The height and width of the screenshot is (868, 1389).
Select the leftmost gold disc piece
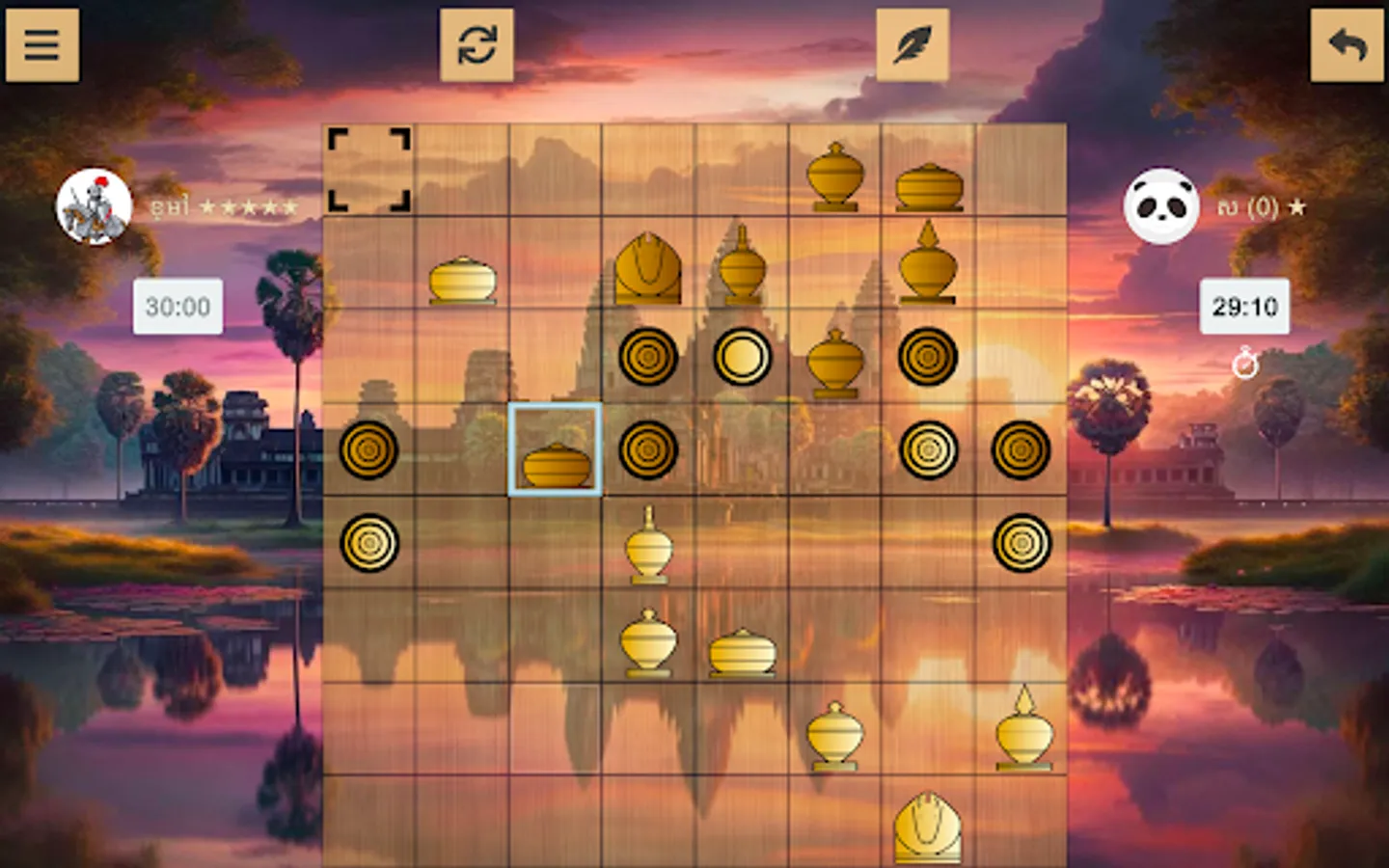[x=369, y=450]
